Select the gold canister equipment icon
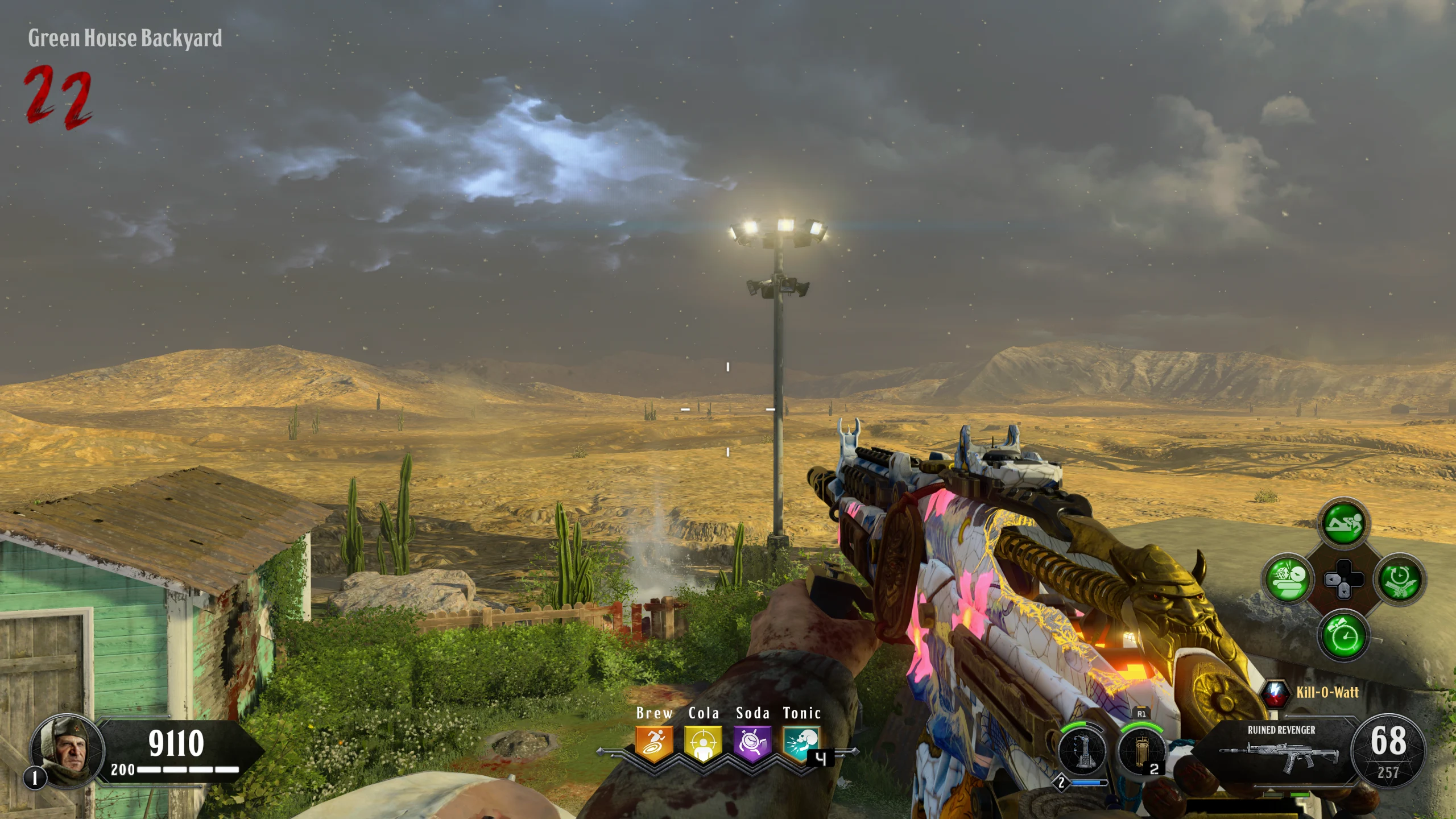 tap(1140, 751)
